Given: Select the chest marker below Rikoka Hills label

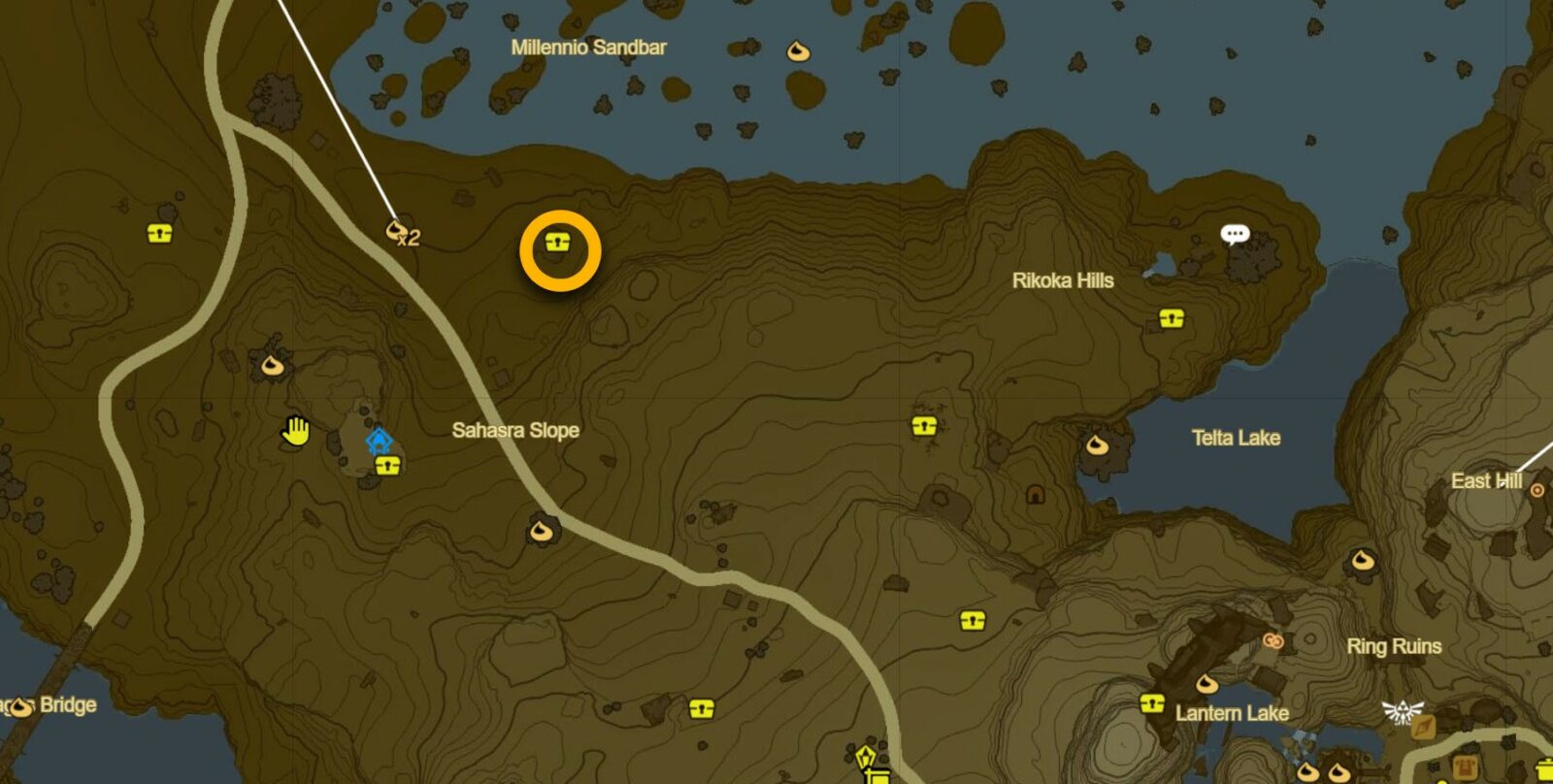Looking at the screenshot, I should point(1172,318).
